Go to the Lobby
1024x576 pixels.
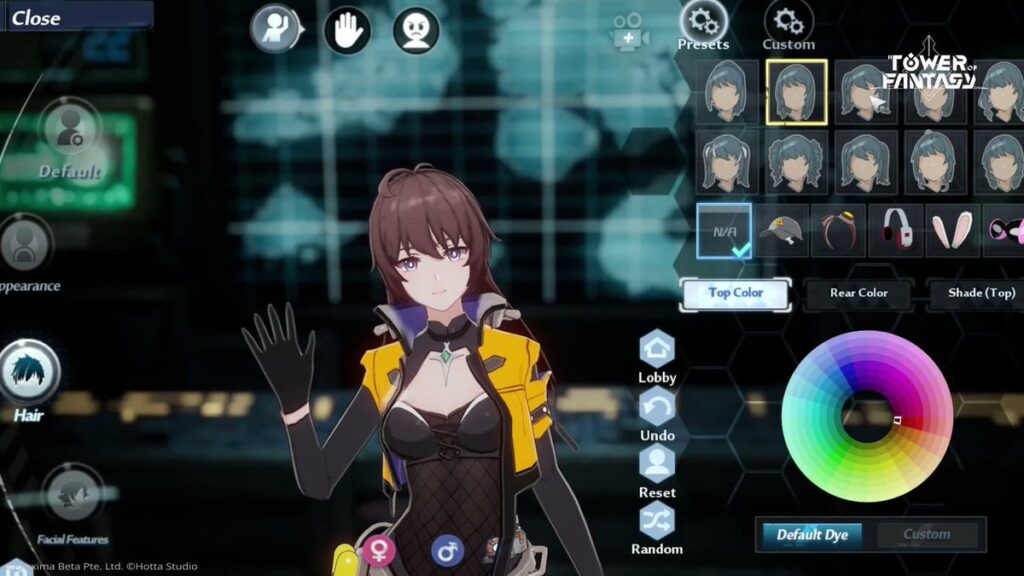(657, 356)
